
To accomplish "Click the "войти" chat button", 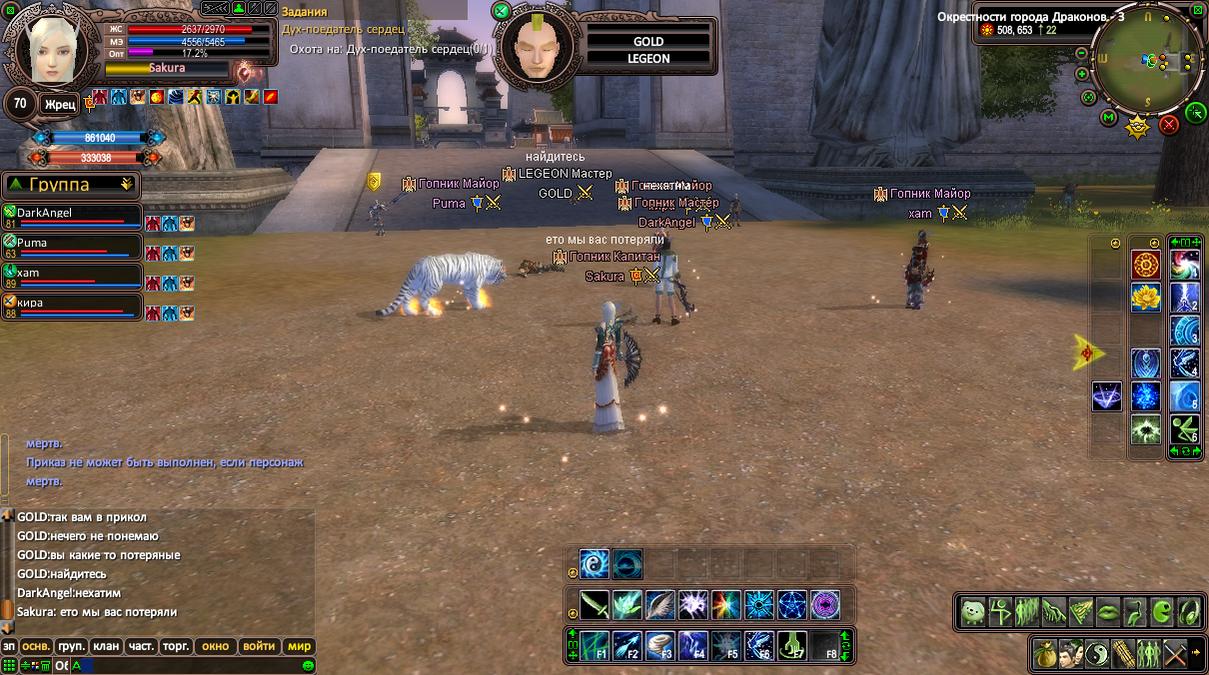I will point(259,646).
